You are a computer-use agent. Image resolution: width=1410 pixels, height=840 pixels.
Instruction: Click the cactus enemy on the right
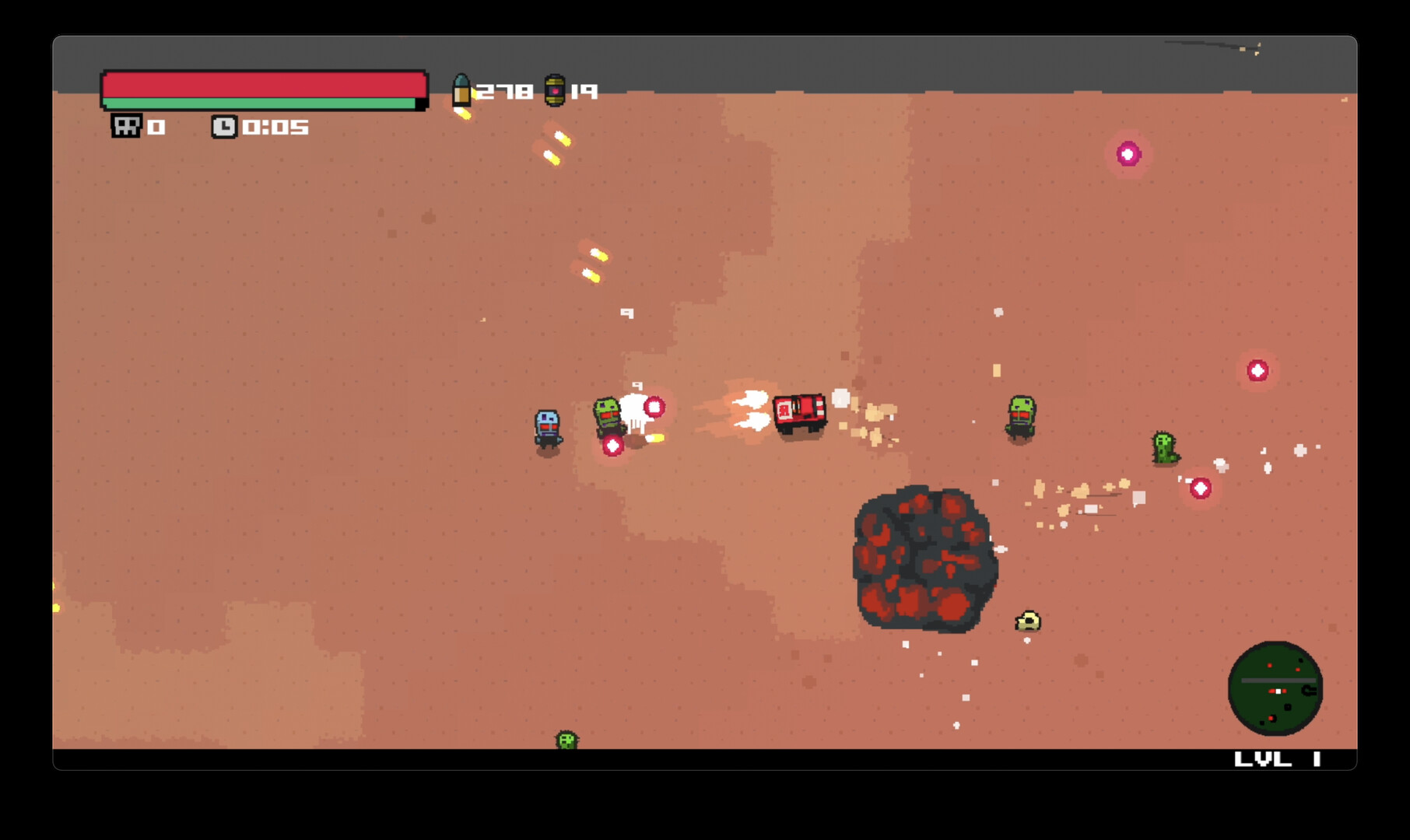pos(1163,448)
